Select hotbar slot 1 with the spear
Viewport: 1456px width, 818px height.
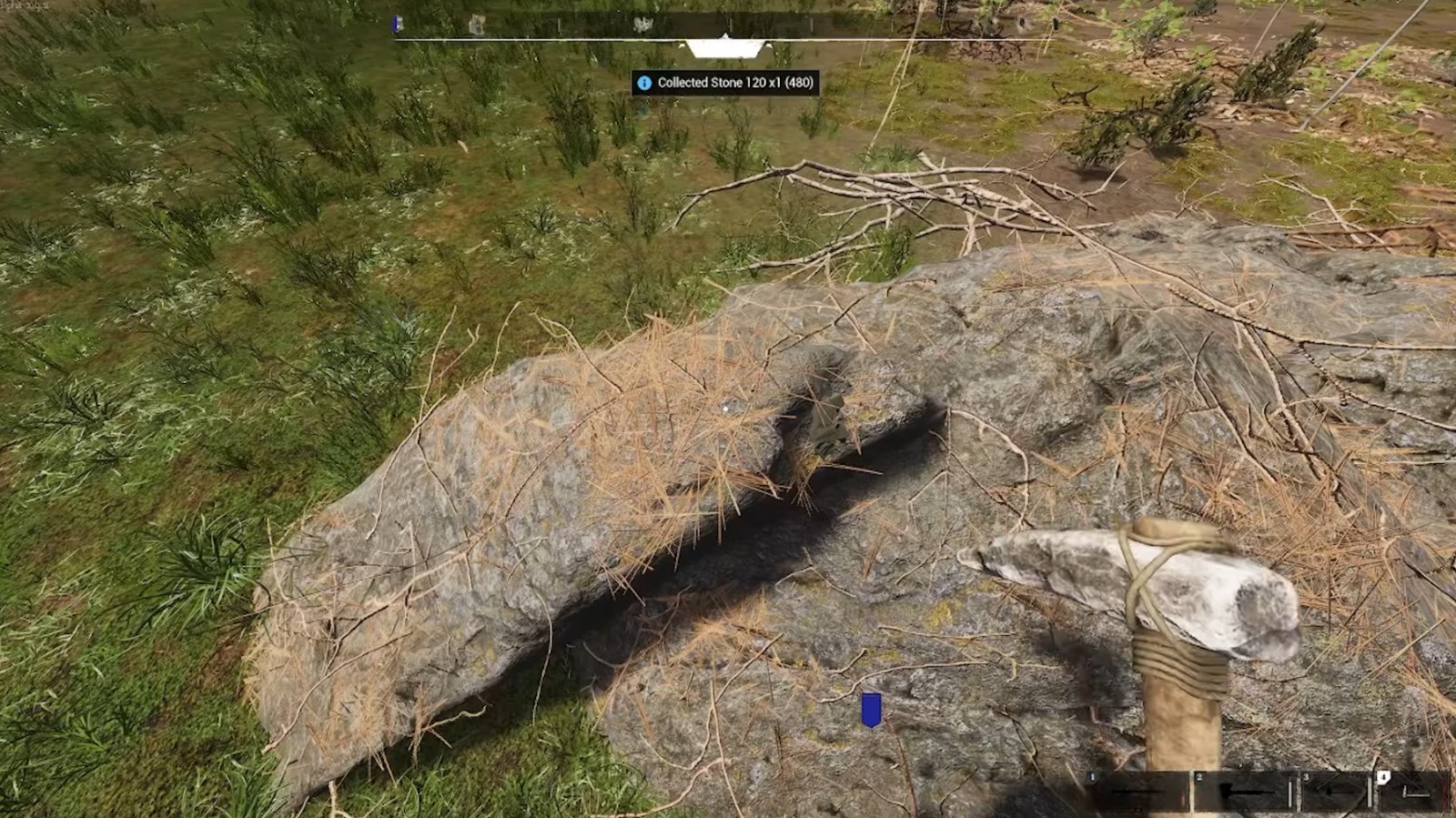1138,792
